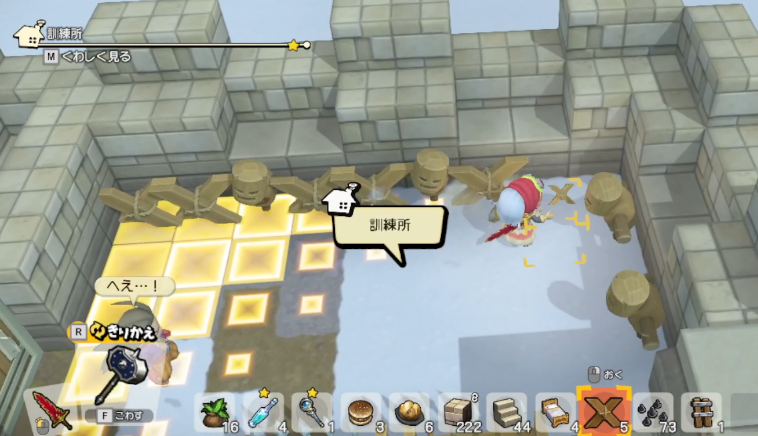Select the bed item slot
This screenshot has height=436, width=758.
tap(552, 412)
